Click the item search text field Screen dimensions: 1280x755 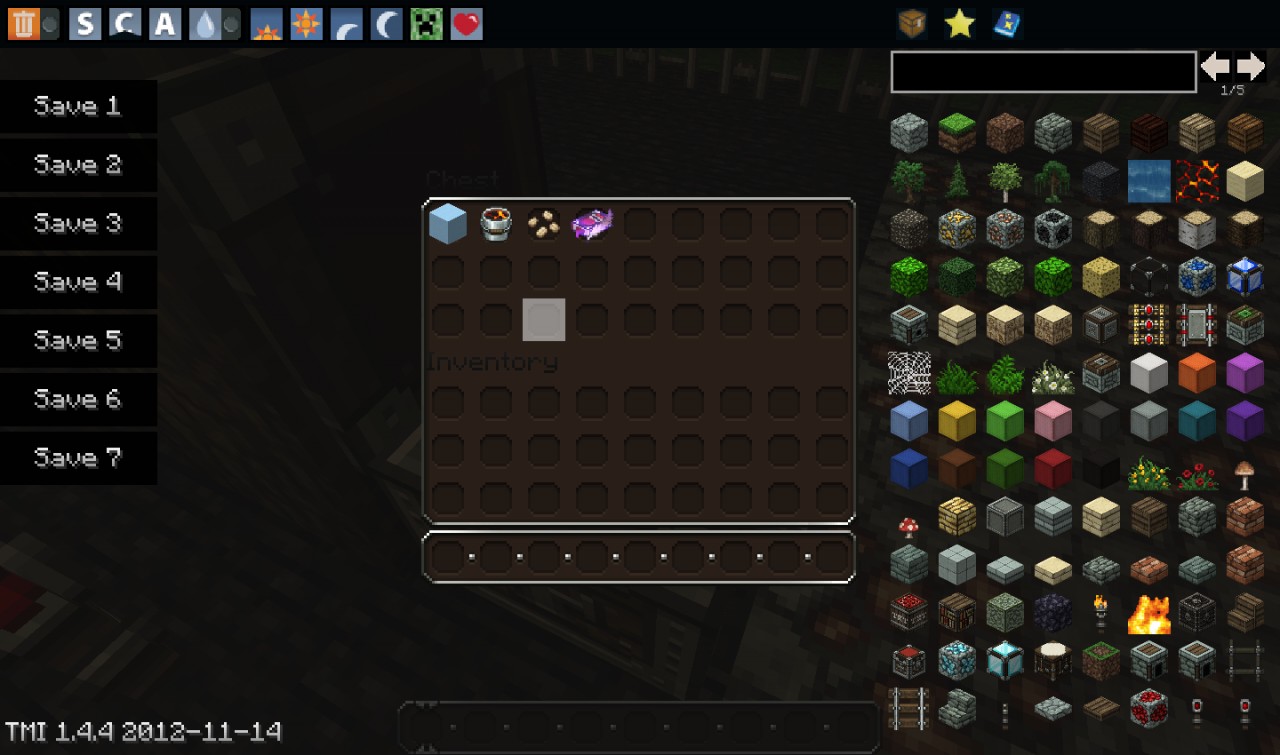tap(1043, 72)
